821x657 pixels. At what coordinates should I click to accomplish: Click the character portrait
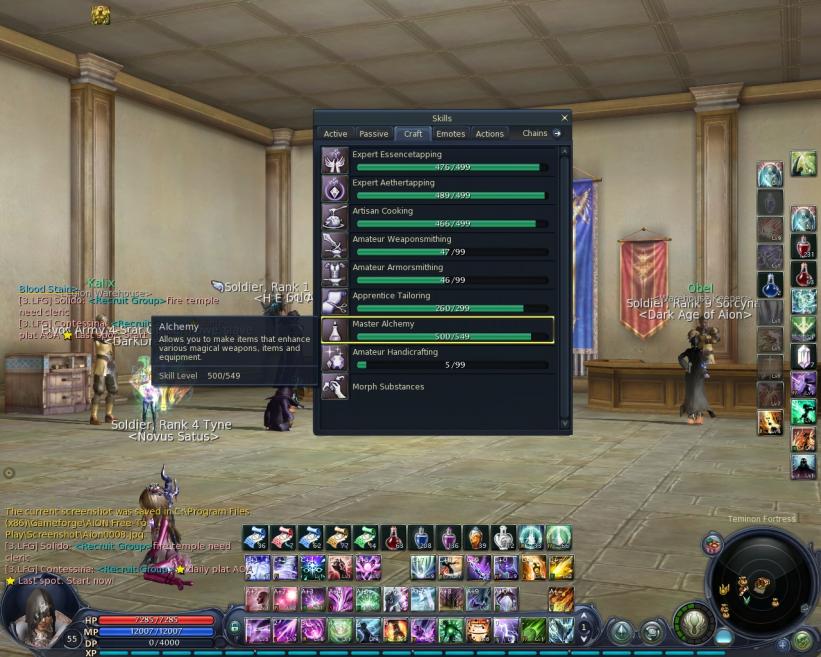click(x=39, y=616)
